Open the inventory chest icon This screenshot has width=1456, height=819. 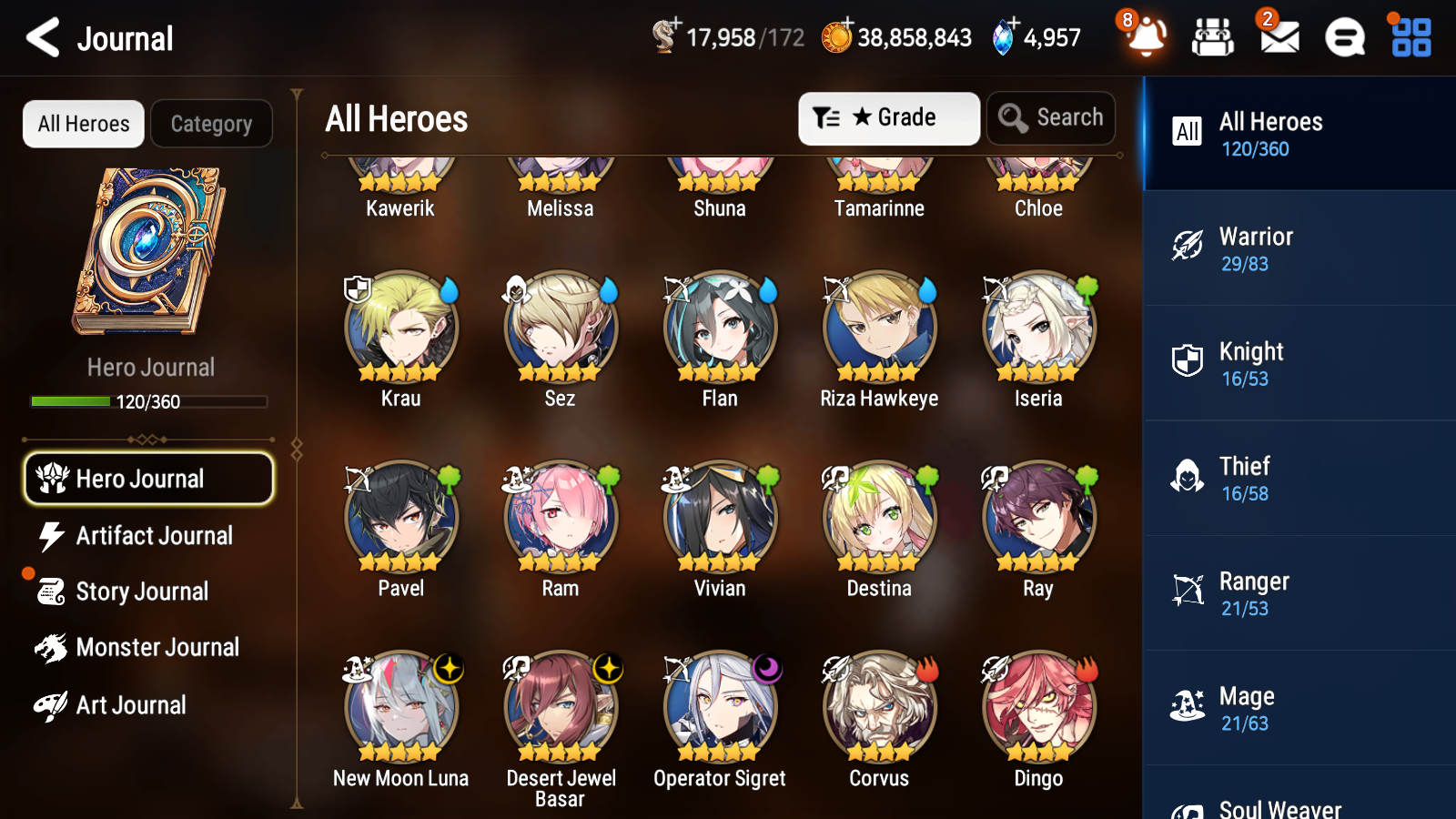pos(1213,38)
